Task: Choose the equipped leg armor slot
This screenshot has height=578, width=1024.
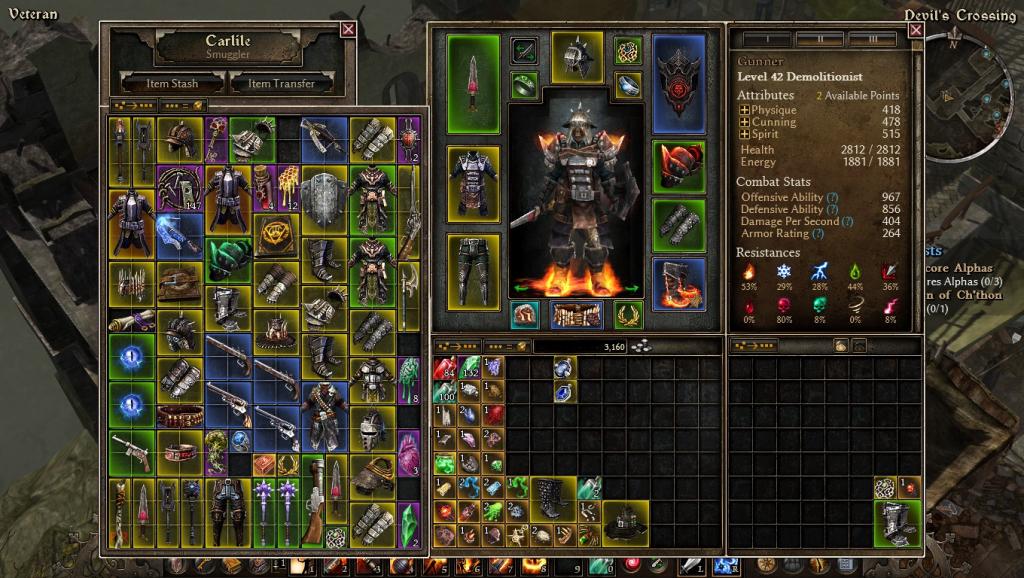Action: [x=474, y=270]
